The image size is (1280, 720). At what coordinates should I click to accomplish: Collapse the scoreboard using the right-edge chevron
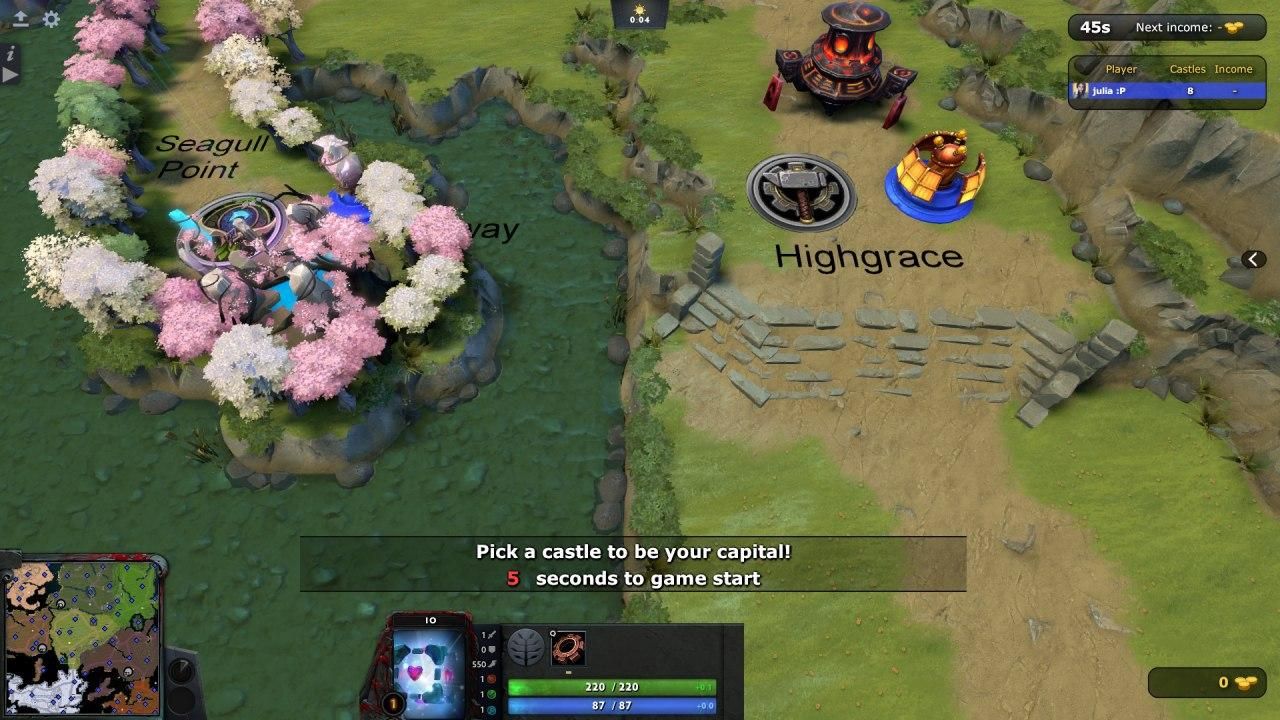pyautogui.click(x=1252, y=259)
